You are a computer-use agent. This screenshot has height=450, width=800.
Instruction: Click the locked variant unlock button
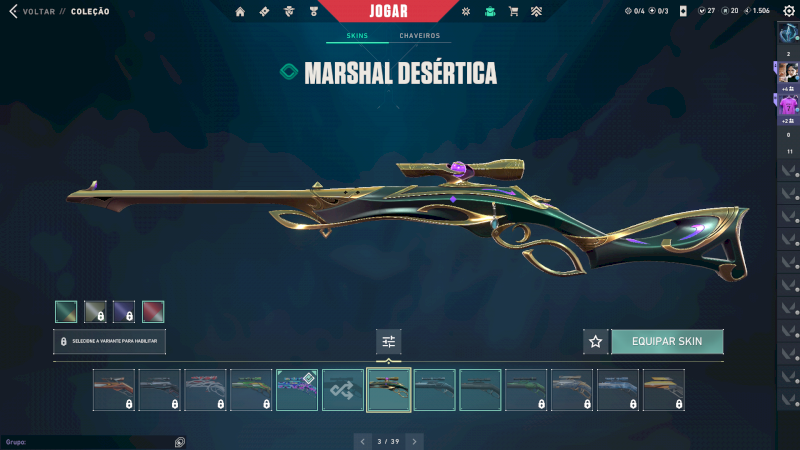tap(110, 342)
